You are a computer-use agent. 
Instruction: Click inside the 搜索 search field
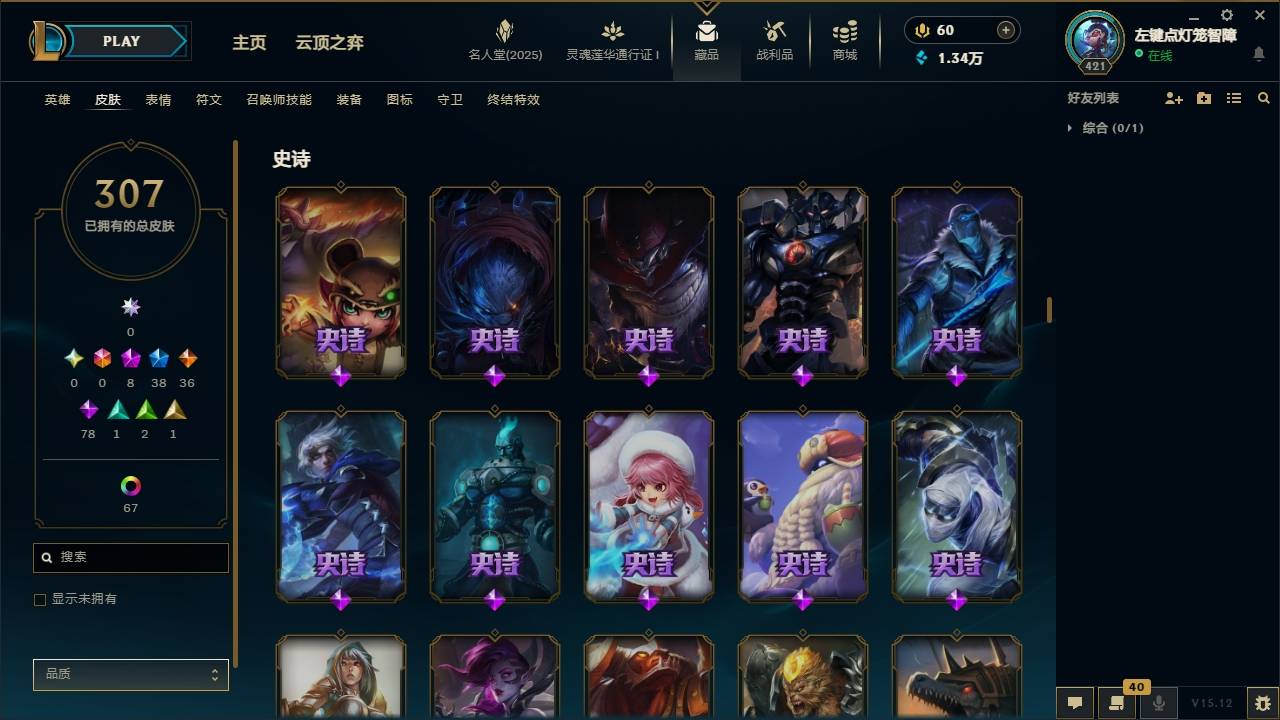pos(130,557)
